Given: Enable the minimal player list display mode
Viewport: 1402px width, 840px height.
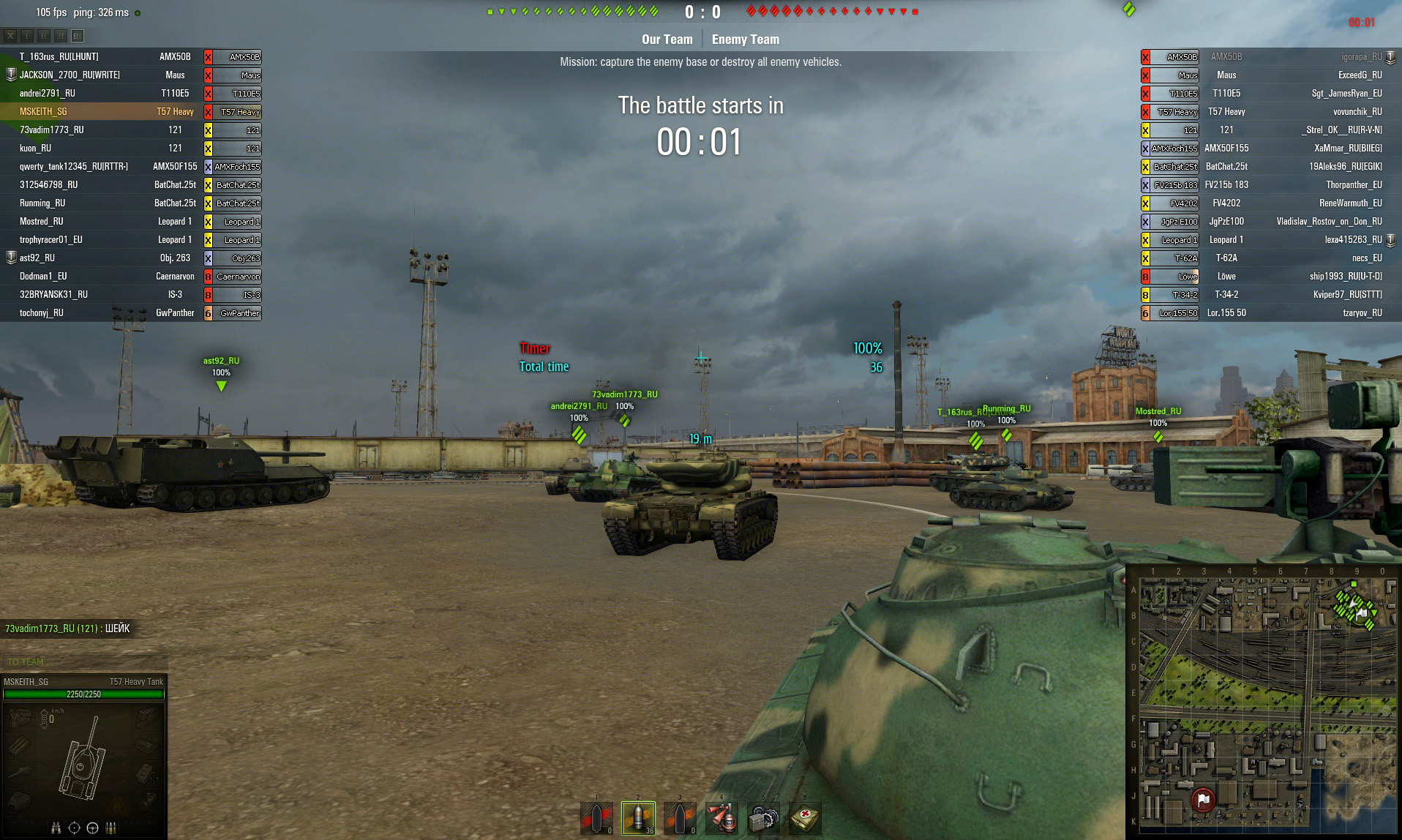Looking at the screenshot, I should pyautogui.click(x=26, y=35).
